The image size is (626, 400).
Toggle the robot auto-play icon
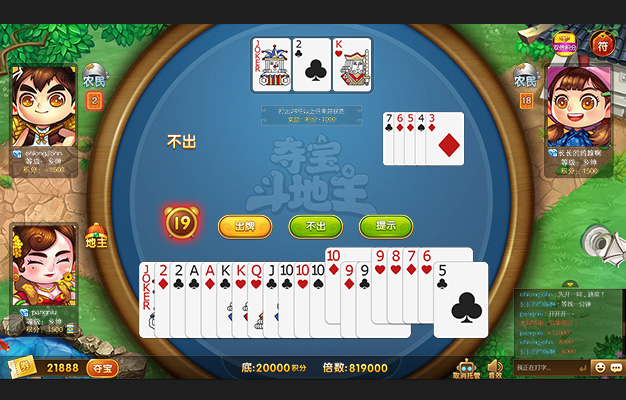coord(465,369)
